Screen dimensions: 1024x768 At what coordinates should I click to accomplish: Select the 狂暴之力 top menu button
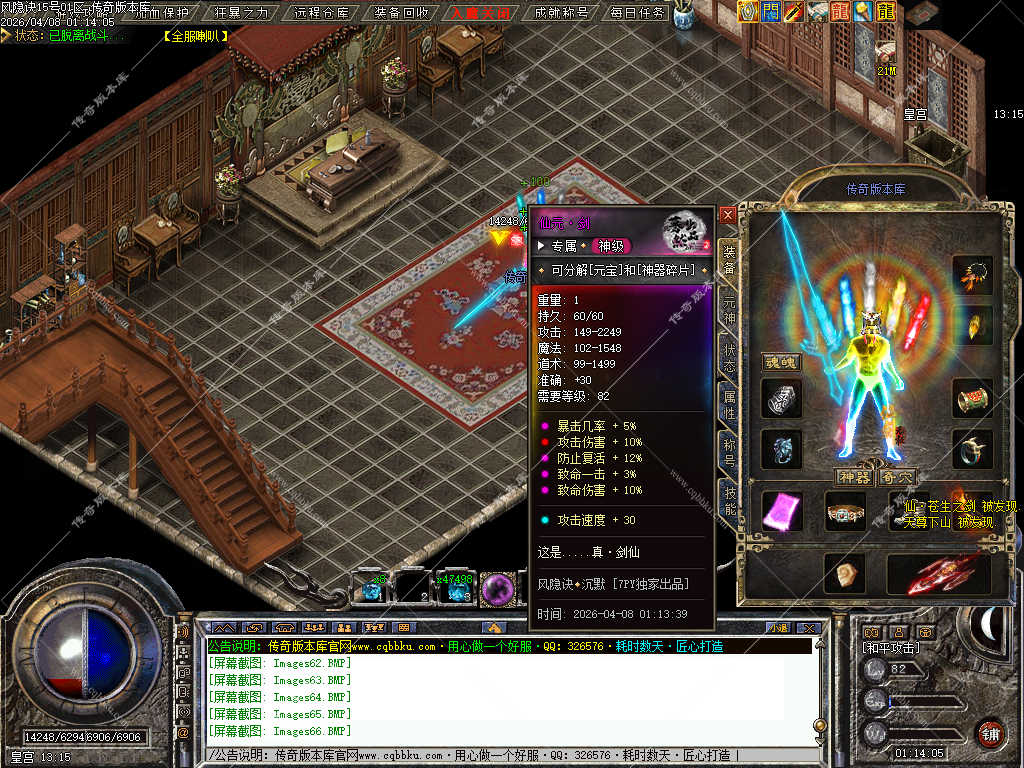click(242, 13)
